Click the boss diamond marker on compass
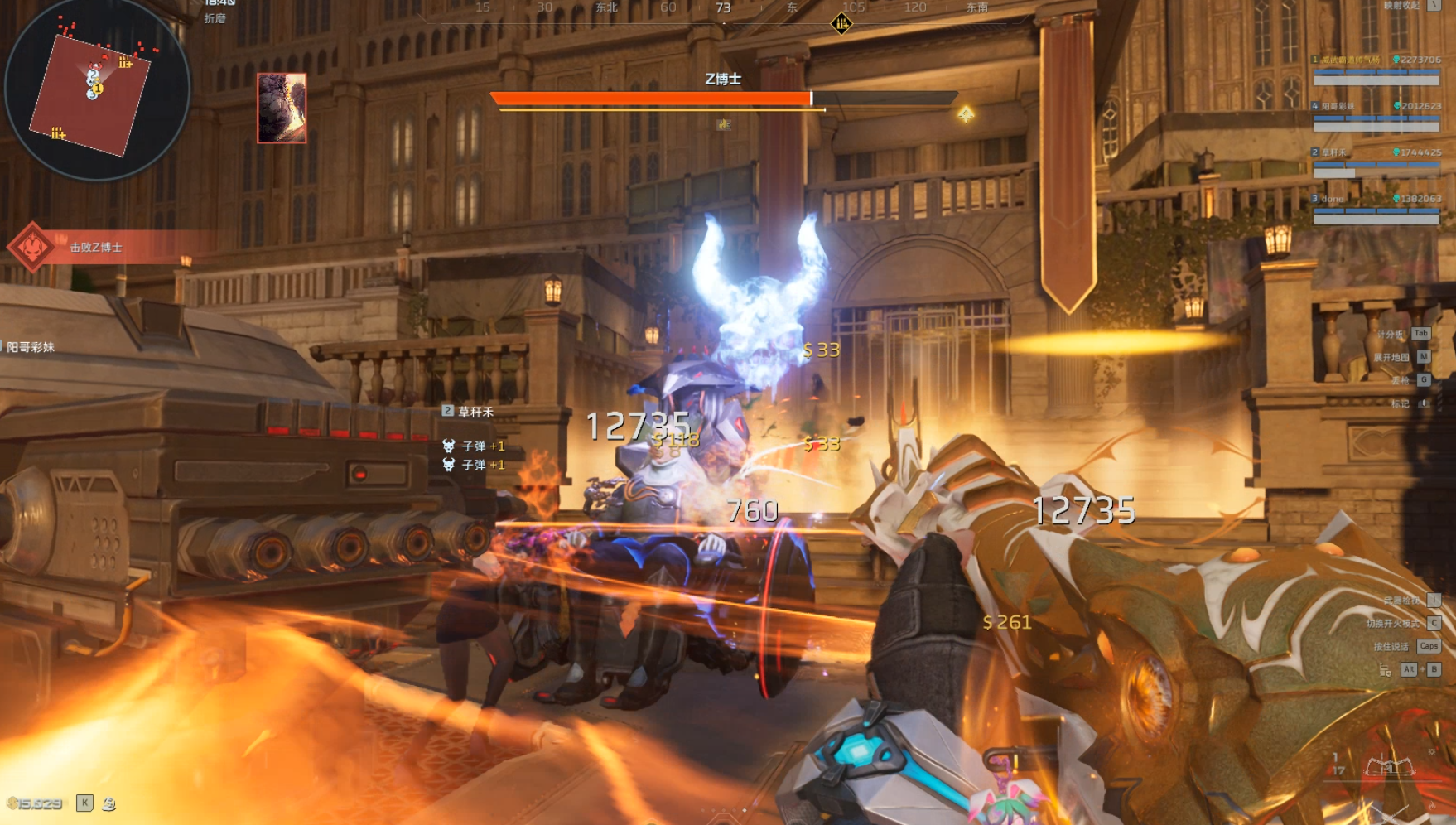 click(x=841, y=24)
